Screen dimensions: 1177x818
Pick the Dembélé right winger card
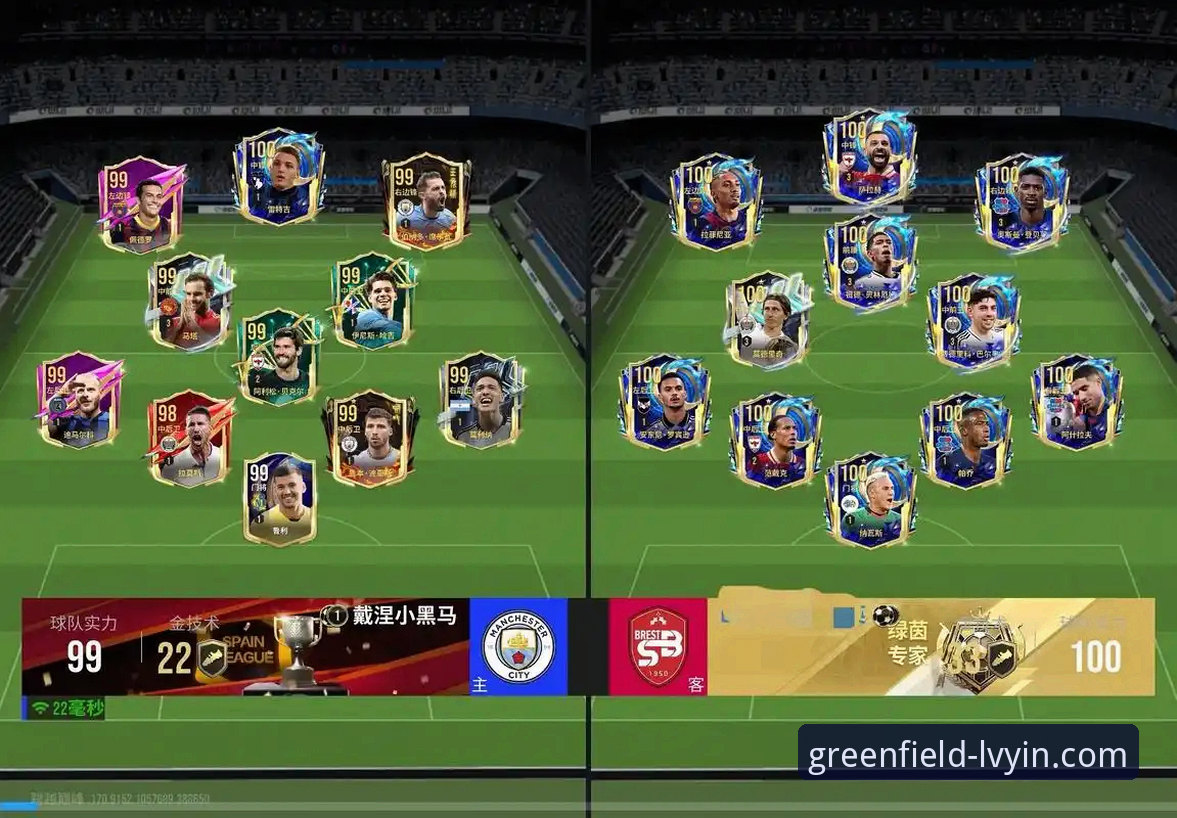1021,201
